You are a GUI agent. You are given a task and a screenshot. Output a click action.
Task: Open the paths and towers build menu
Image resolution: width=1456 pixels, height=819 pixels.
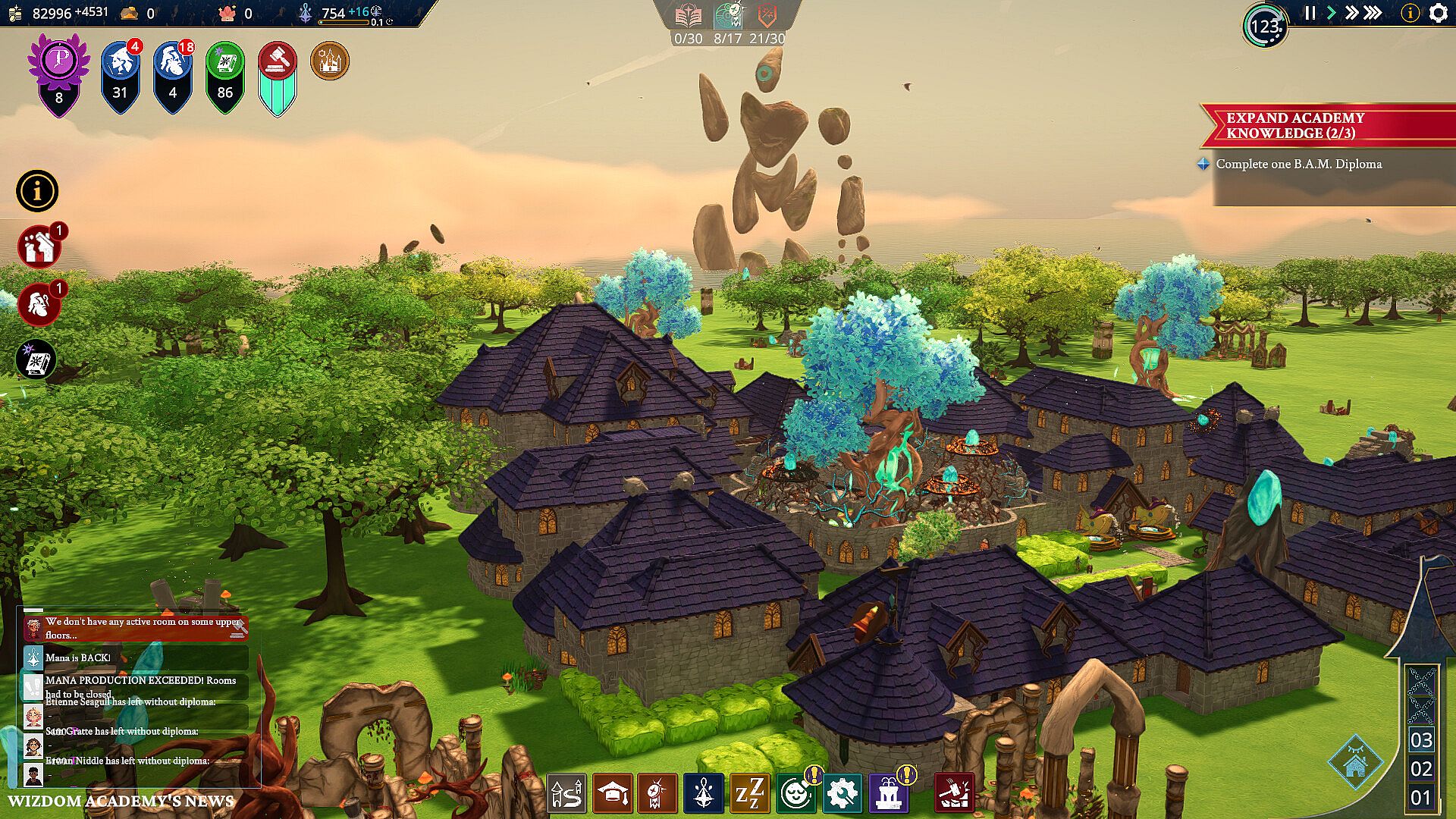566,793
